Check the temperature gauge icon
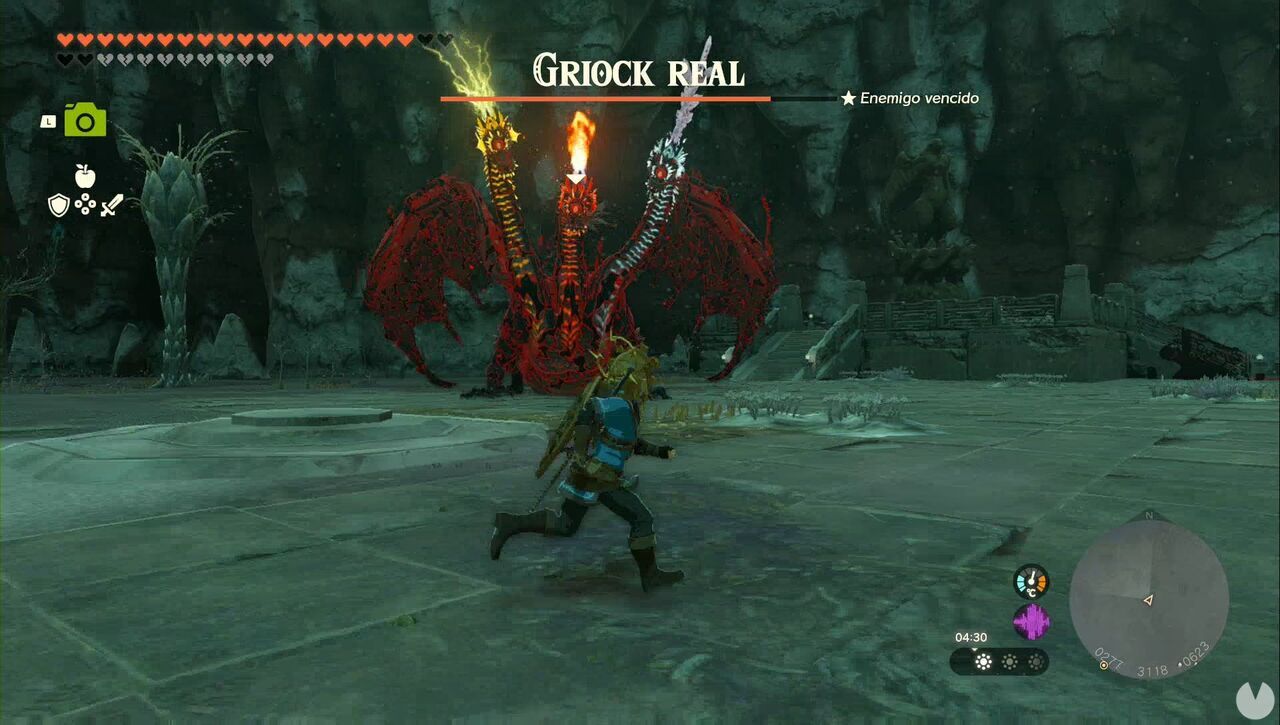 (x=1030, y=581)
